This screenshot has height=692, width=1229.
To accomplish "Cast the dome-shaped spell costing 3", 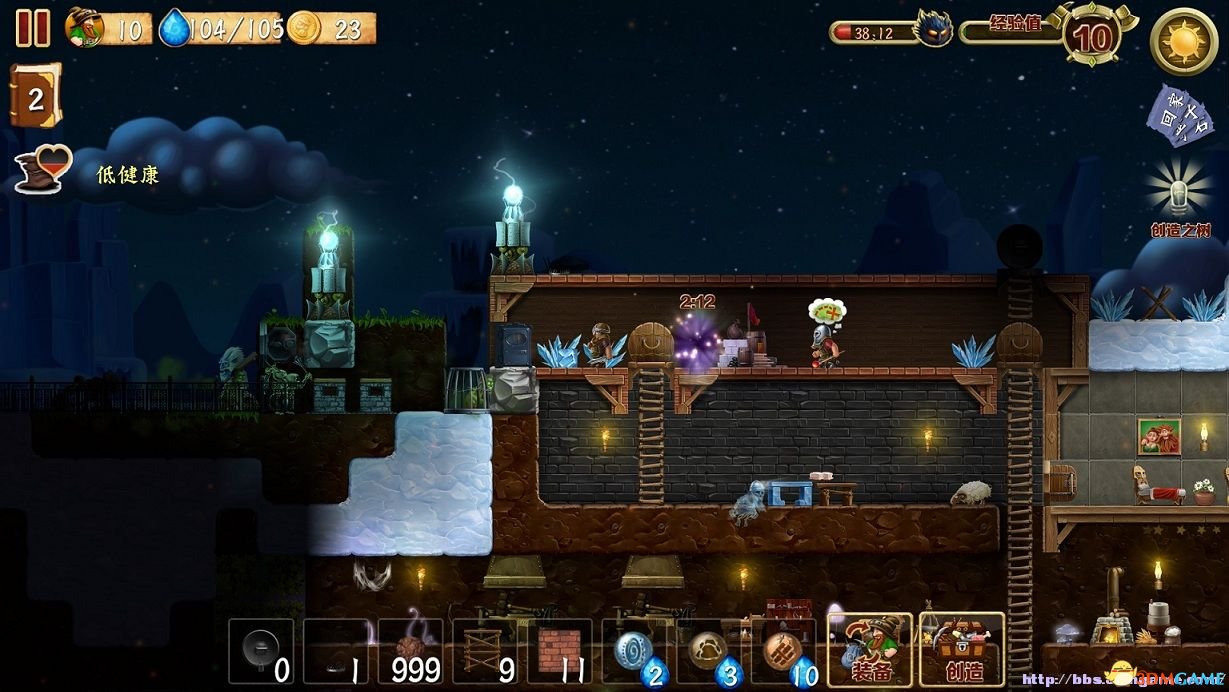I will pos(711,651).
